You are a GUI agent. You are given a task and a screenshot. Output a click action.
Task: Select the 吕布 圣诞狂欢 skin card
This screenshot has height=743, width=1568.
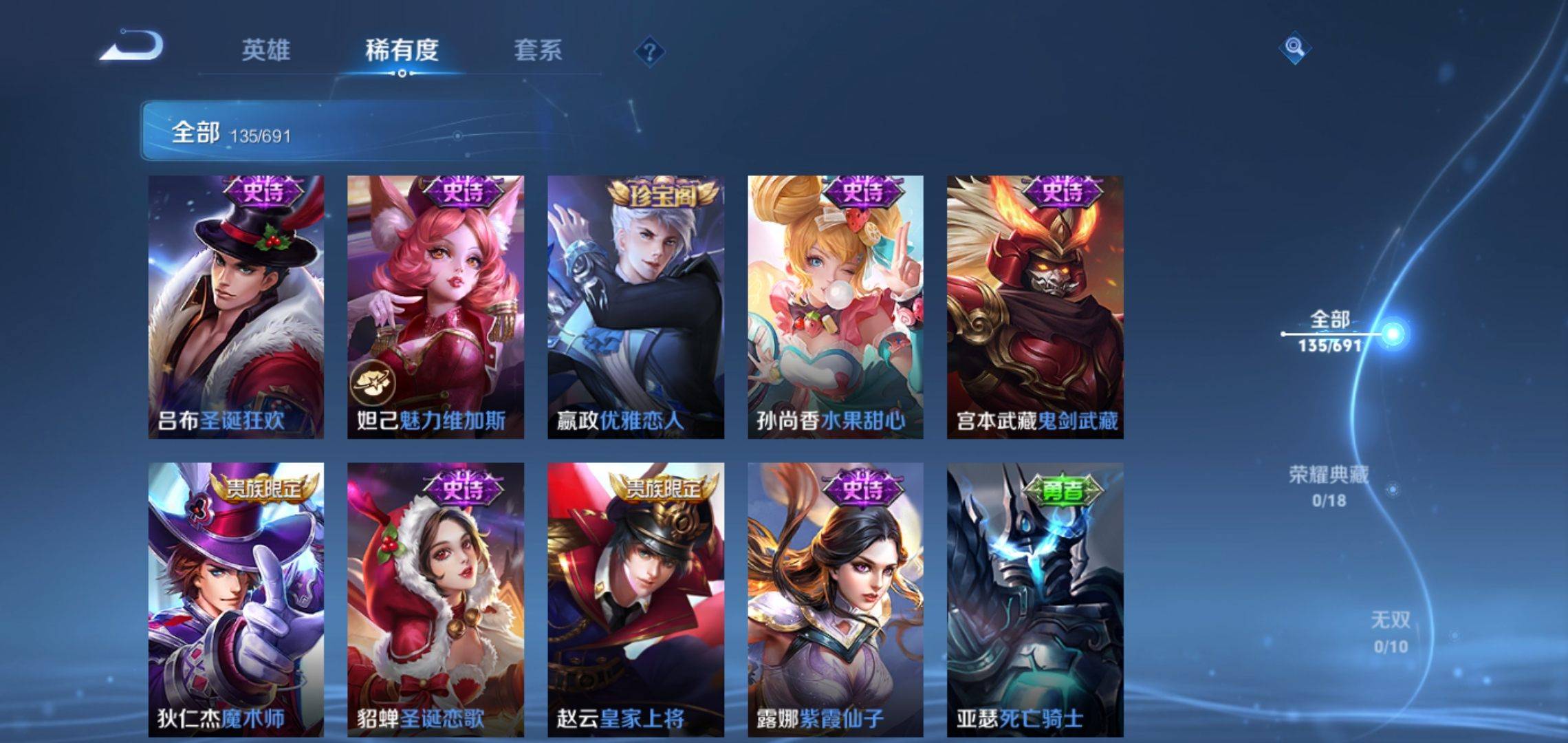click(236, 307)
